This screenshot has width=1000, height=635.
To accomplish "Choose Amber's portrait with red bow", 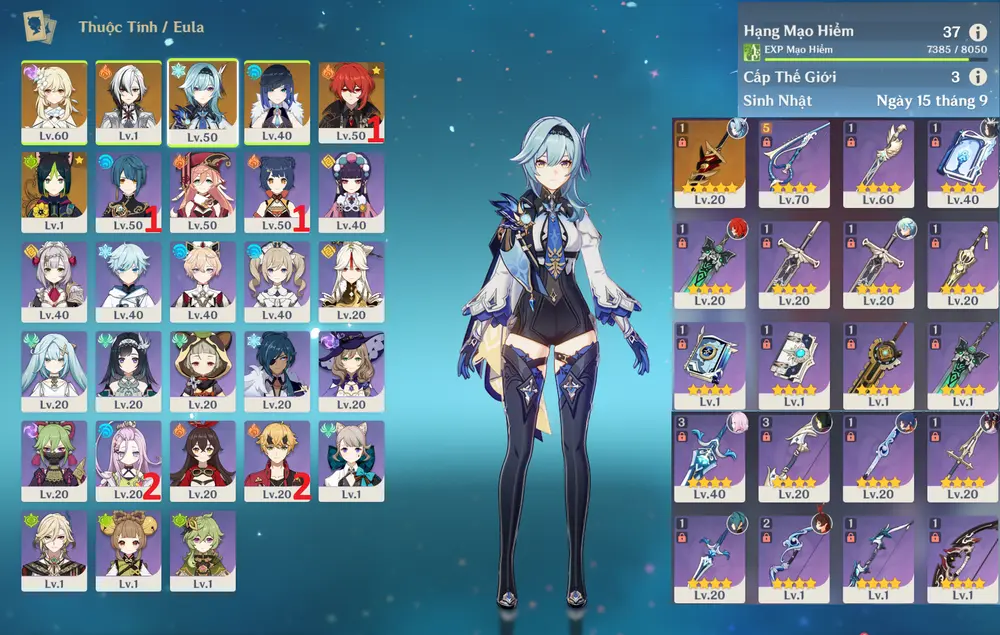I will click(x=203, y=458).
